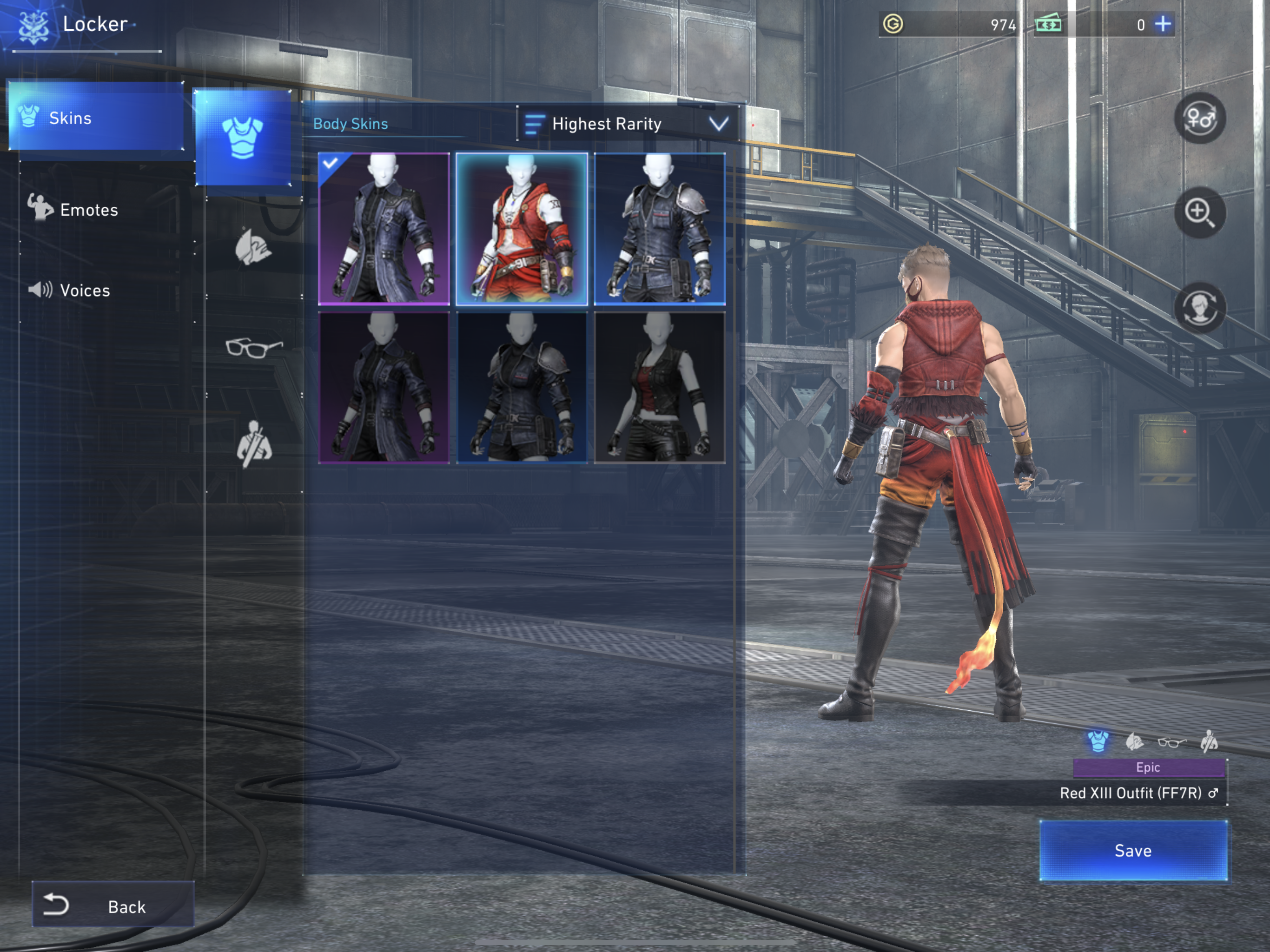Open the back weapon accessory category
This screenshot has height=952, width=1270.
coord(254,443)
